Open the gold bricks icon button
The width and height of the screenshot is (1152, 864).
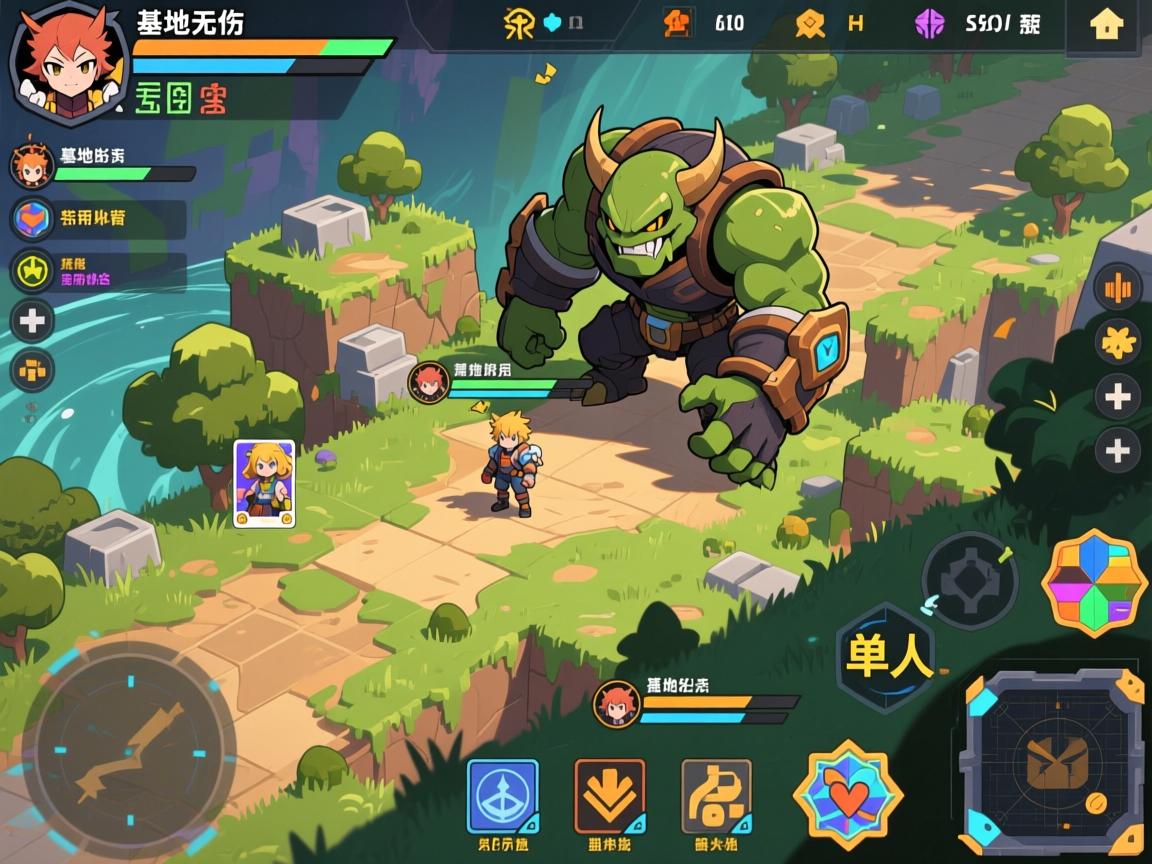(33, 370)
